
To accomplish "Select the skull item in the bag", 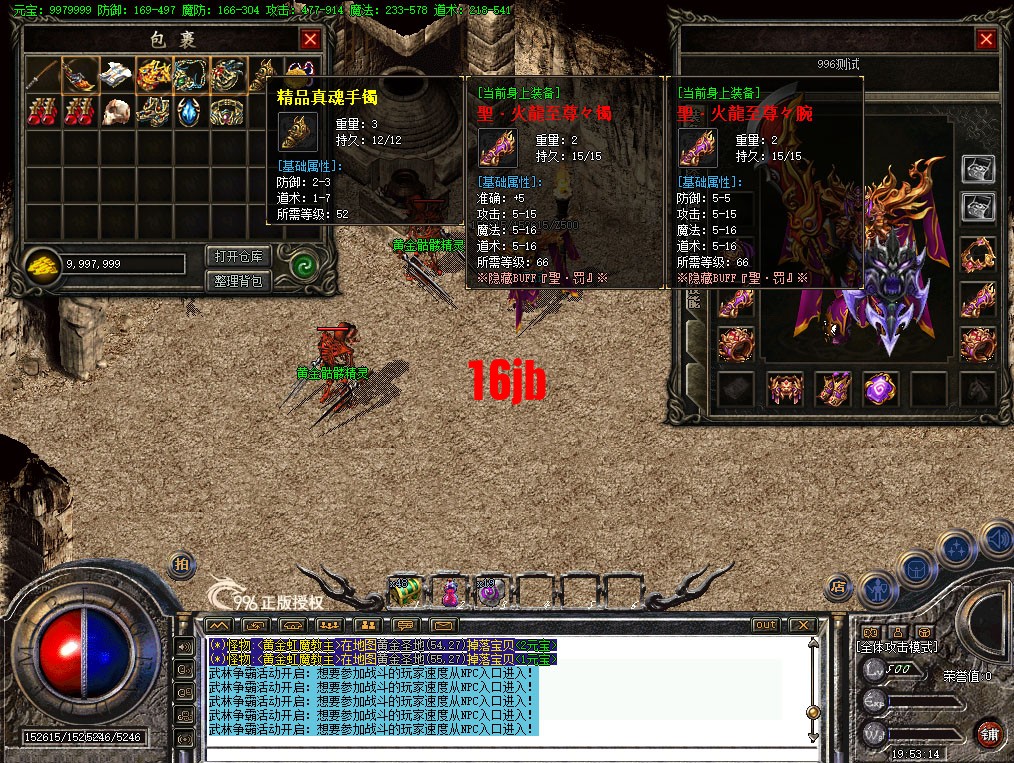I will click(119, 111).
